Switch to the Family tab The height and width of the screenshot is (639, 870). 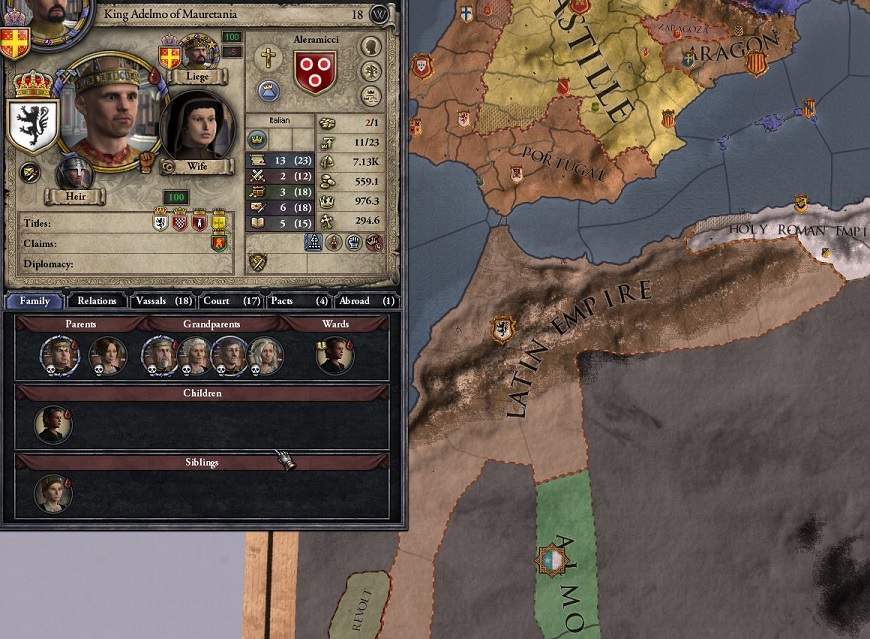click(x=35, y=300)
